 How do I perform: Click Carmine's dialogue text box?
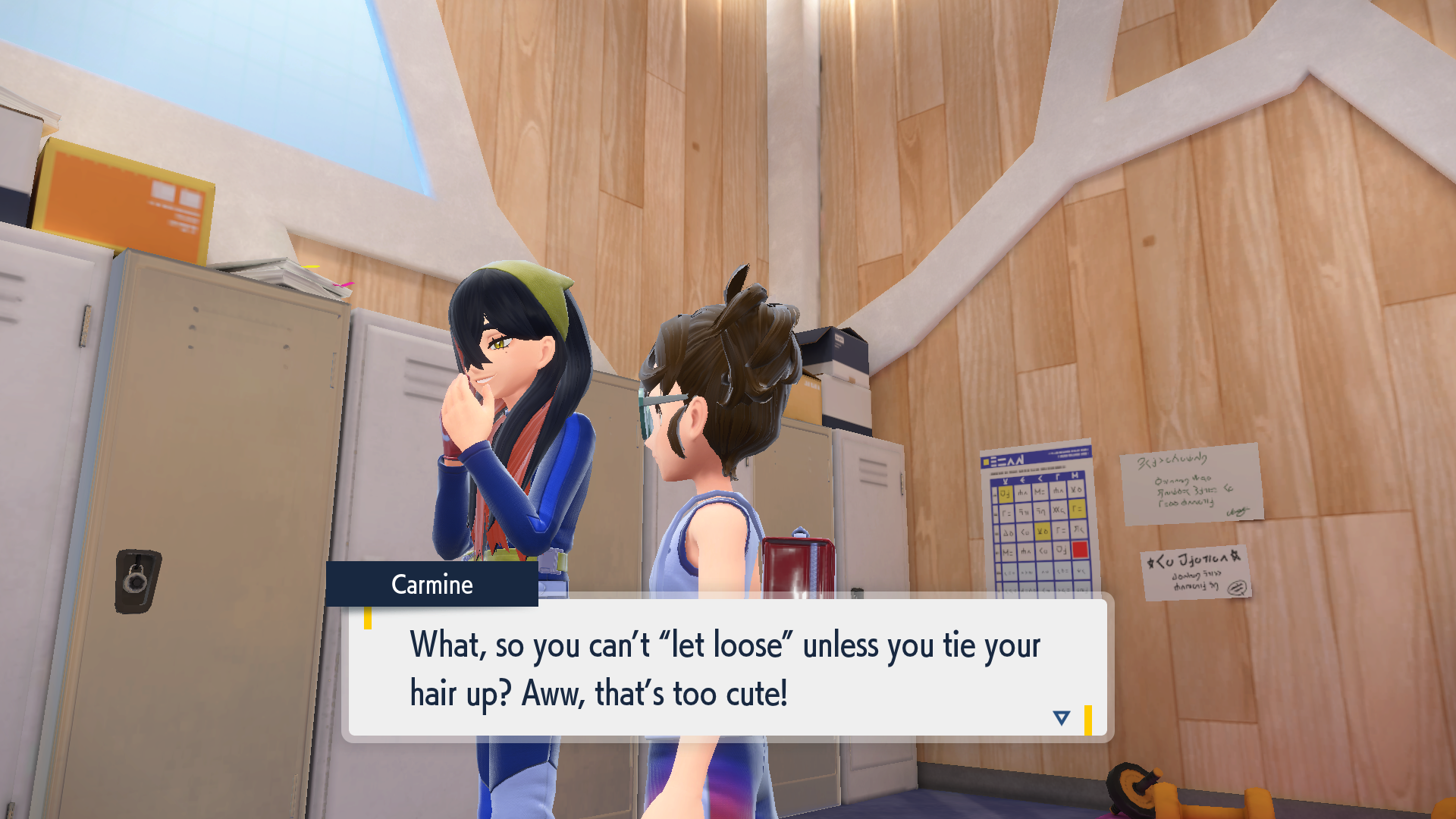coord(726,667)
